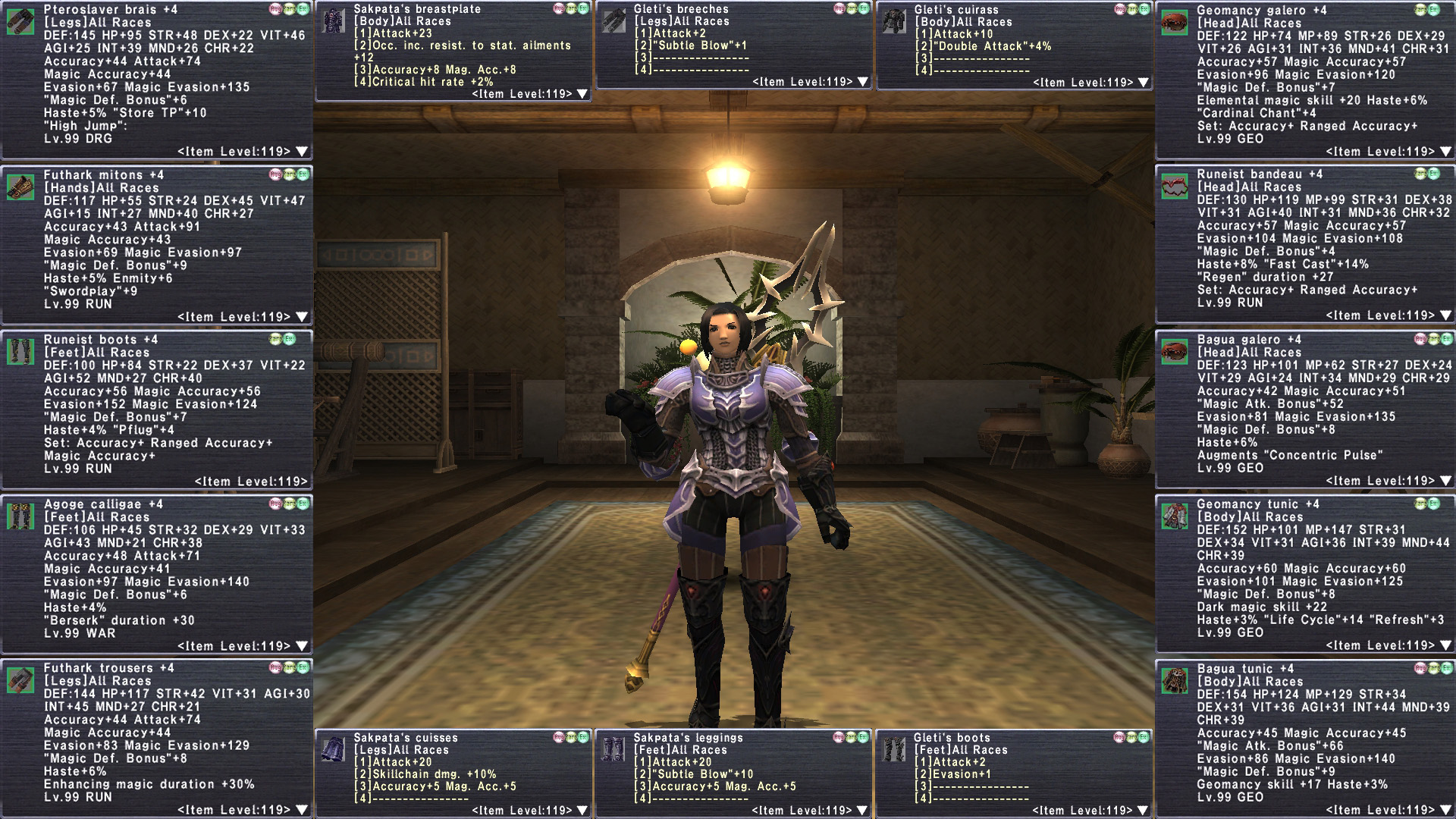Toggle the Bagua tunic +4 tooltip arrow
The width and height of the screenshot is (1456, 819).
tap(1445, 810)
